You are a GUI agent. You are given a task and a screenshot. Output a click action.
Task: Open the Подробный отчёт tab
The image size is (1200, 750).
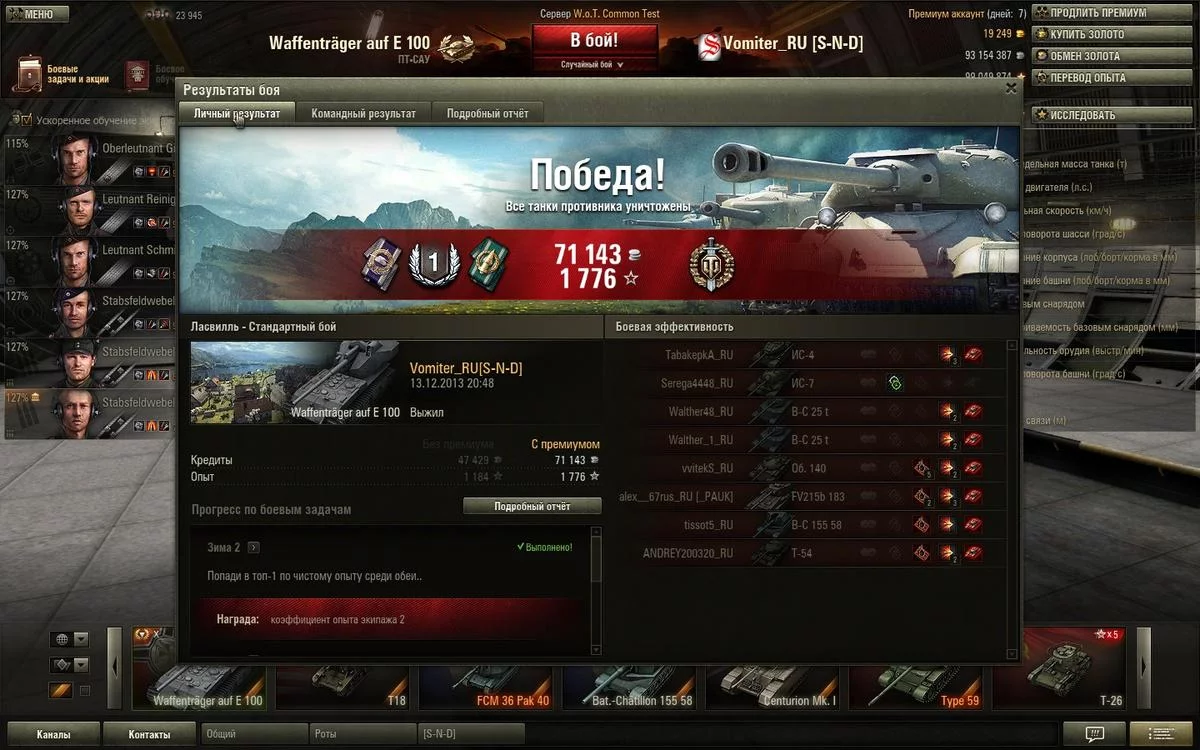(487, 113)
